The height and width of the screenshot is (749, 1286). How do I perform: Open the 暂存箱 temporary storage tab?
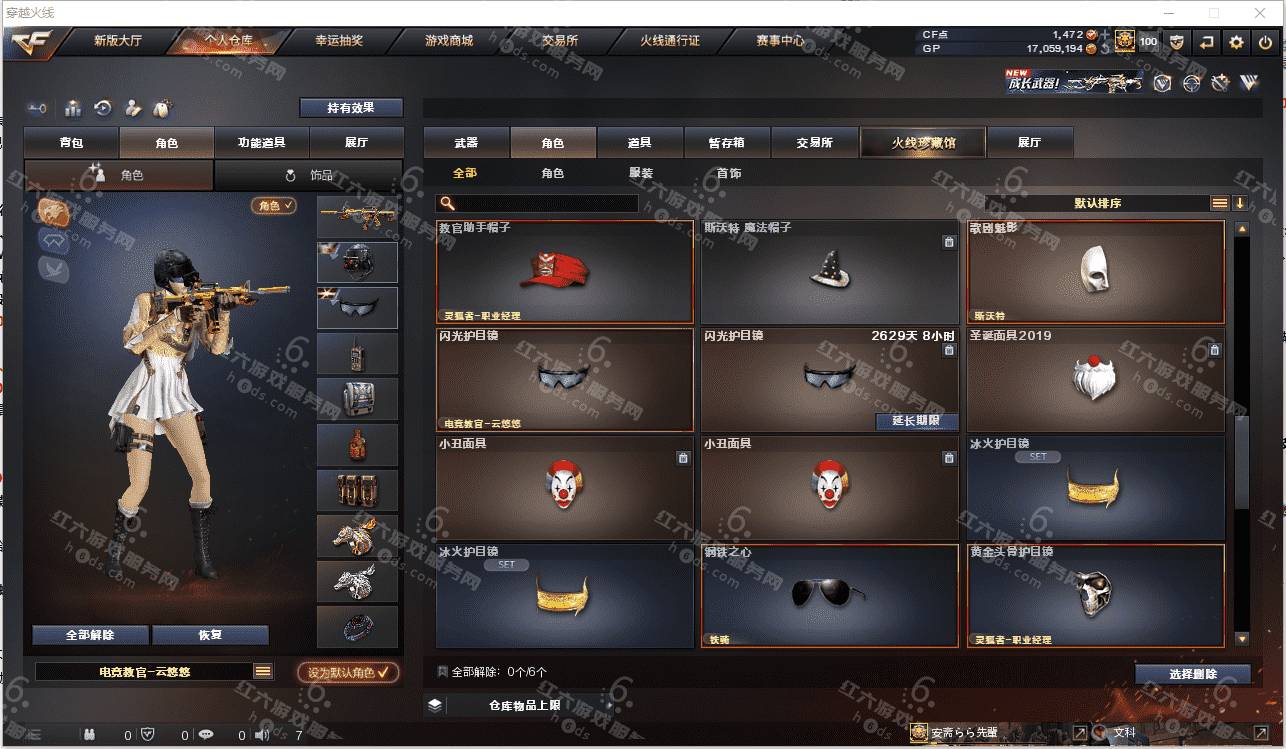(727, 143)
